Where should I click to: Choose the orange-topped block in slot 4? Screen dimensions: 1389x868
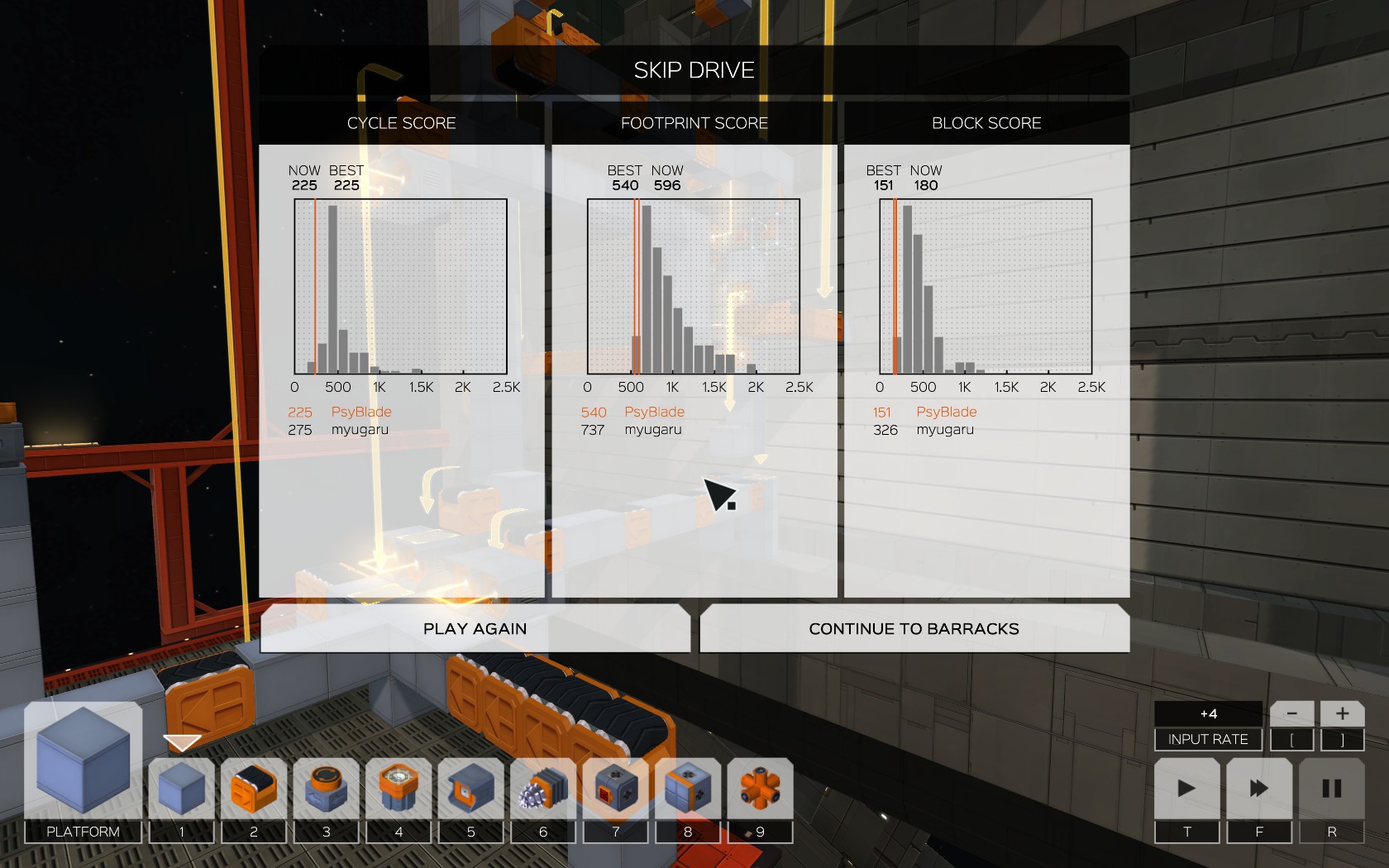399,789
